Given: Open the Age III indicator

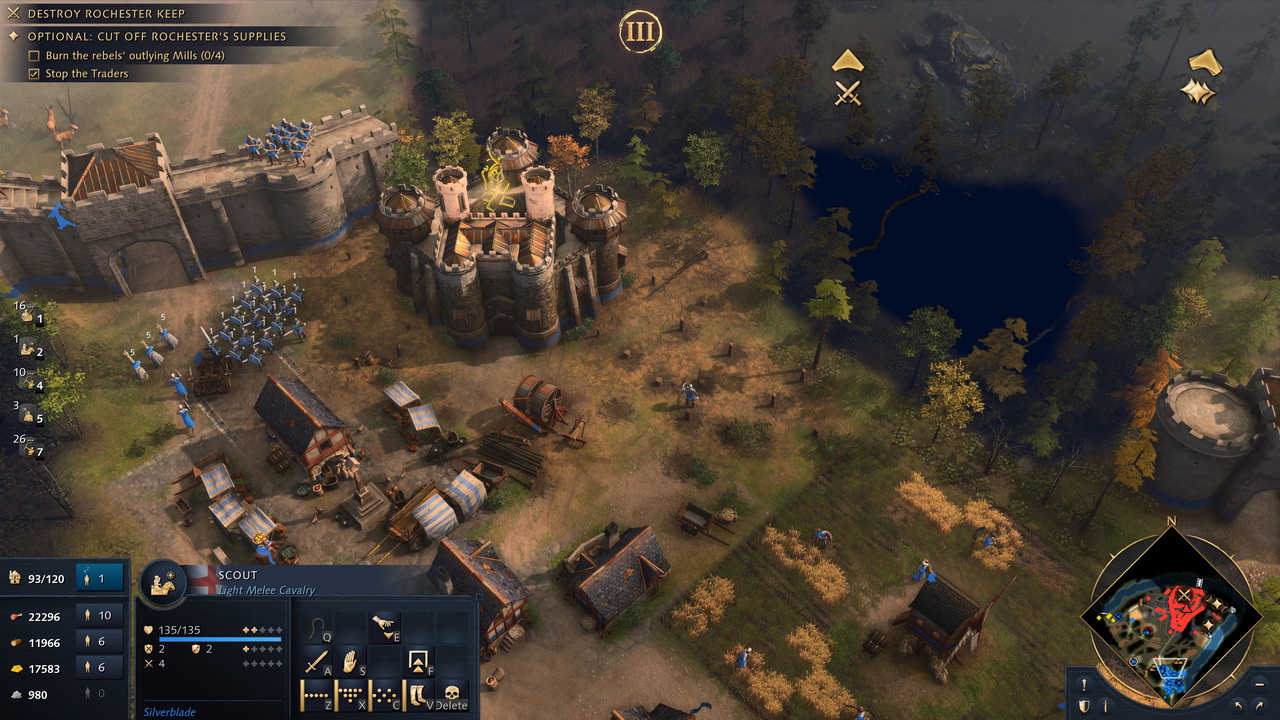Looking at the screenshot, I should [639, 33].
